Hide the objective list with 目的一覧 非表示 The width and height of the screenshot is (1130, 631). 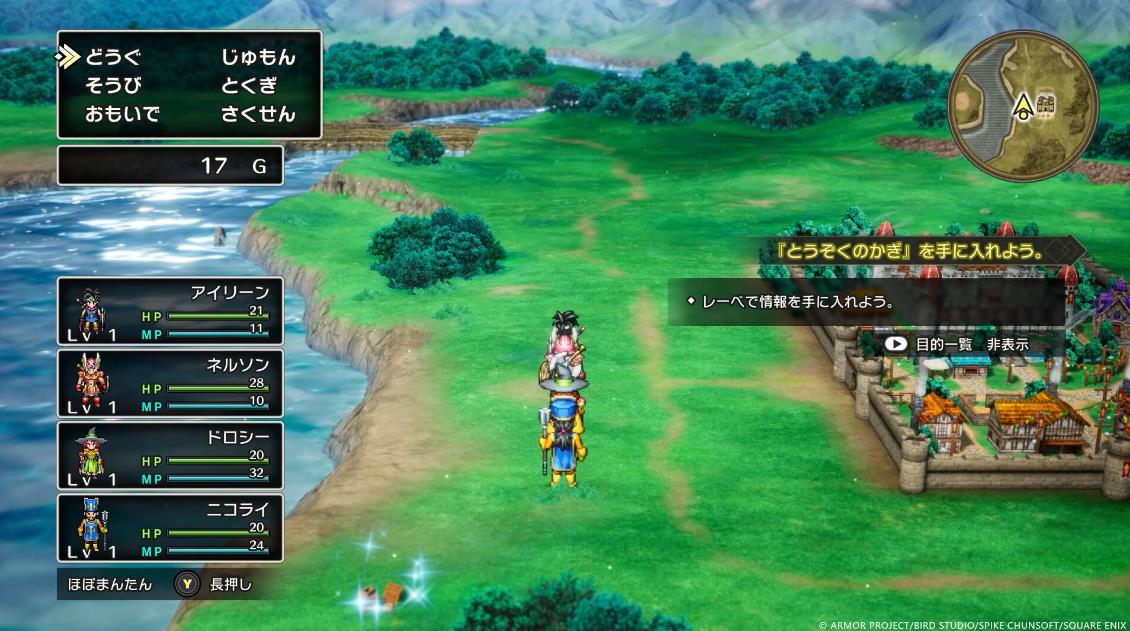click(957, 344)
